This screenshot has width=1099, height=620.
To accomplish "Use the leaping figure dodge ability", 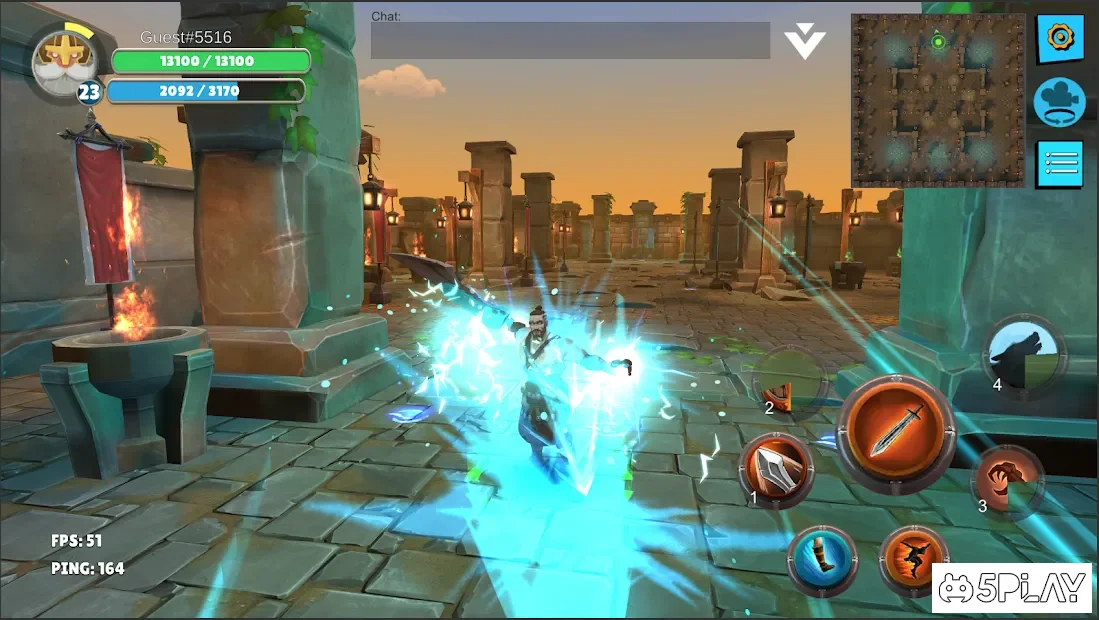I will coord(914,559).
